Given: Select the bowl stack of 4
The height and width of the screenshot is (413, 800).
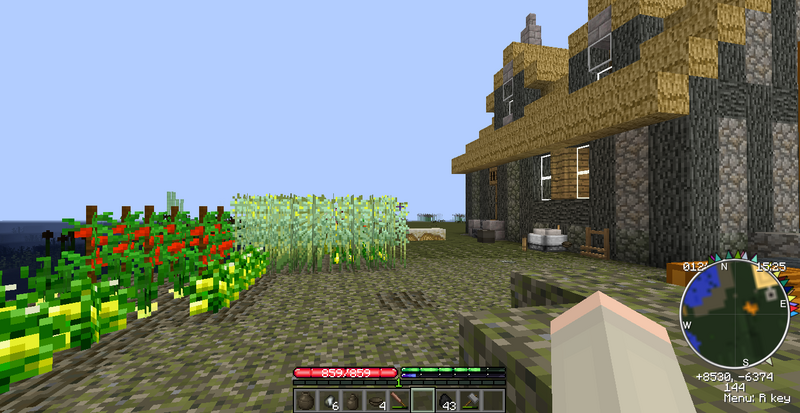Looking at the screenshot, I should coord(375,401).
